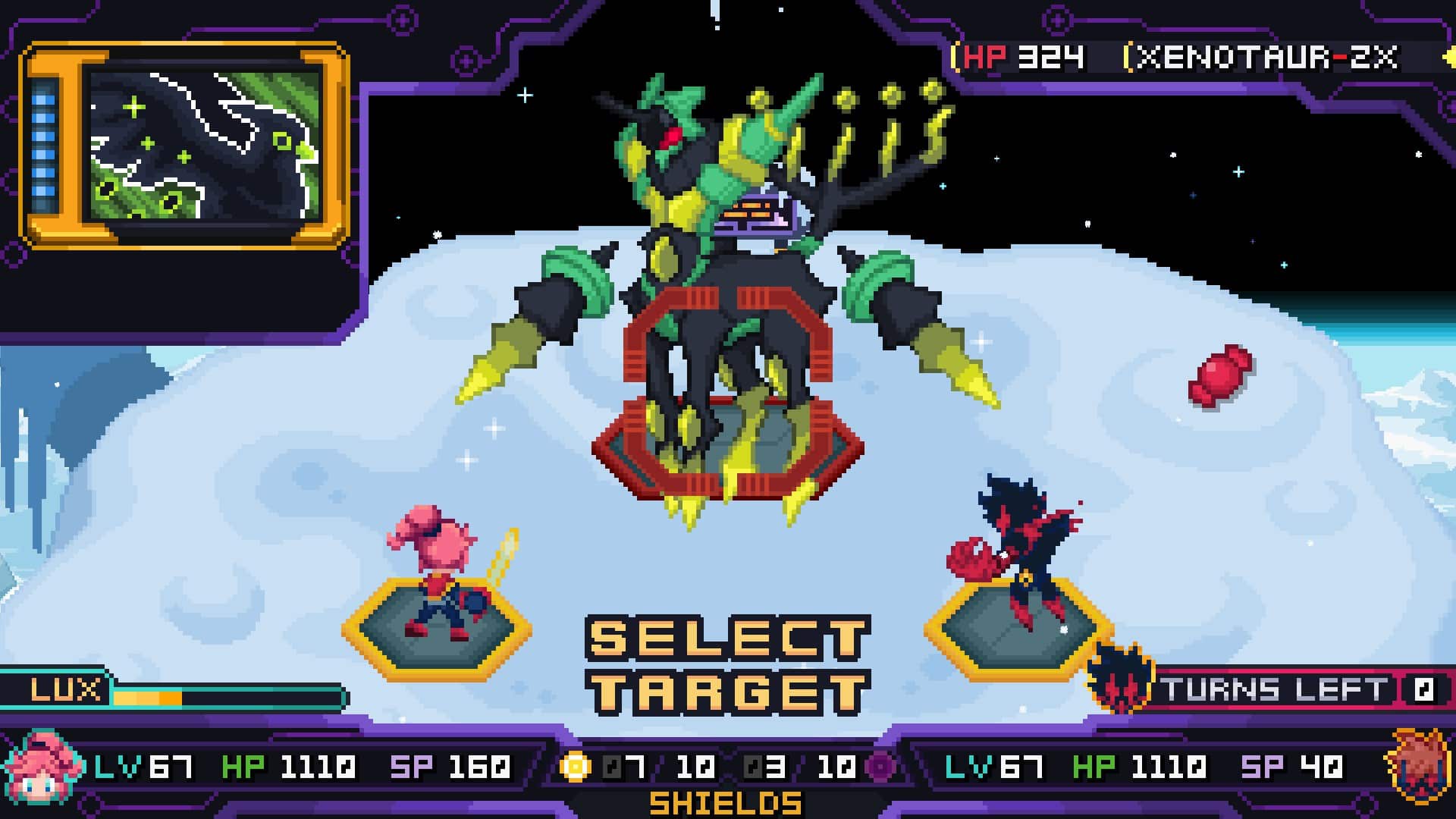Screen dimensions: 1456x819
Task: Click the pink-haired Lux portrait
Action: [x=44, y=767]
